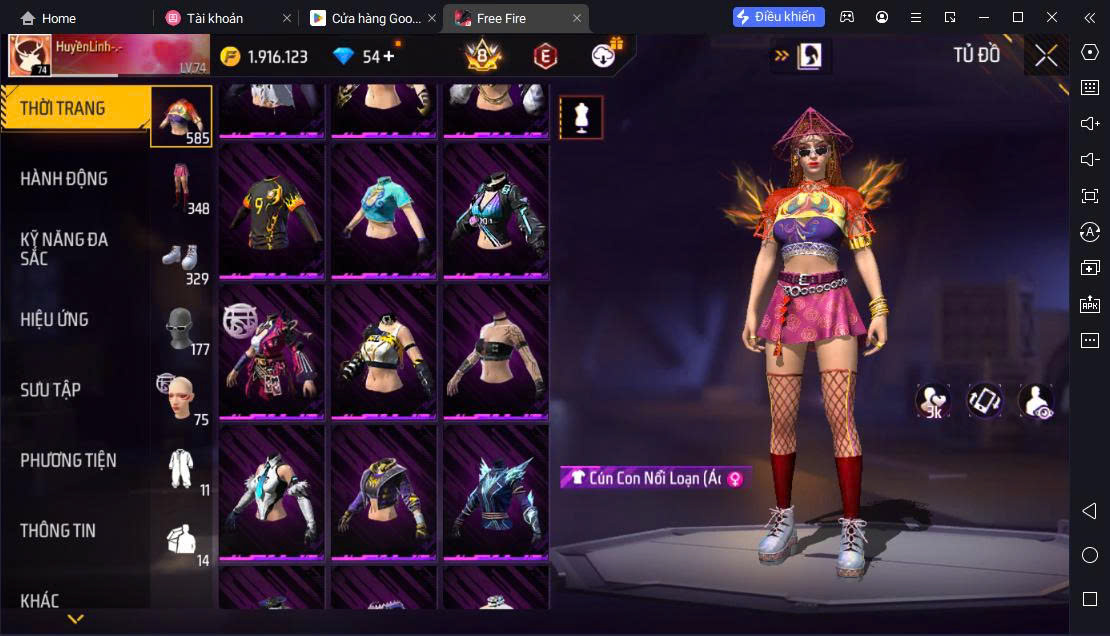Select the THỜI TRANG category tab
Viewport: 1110px width, 636px height.
(x=76, y=109)
